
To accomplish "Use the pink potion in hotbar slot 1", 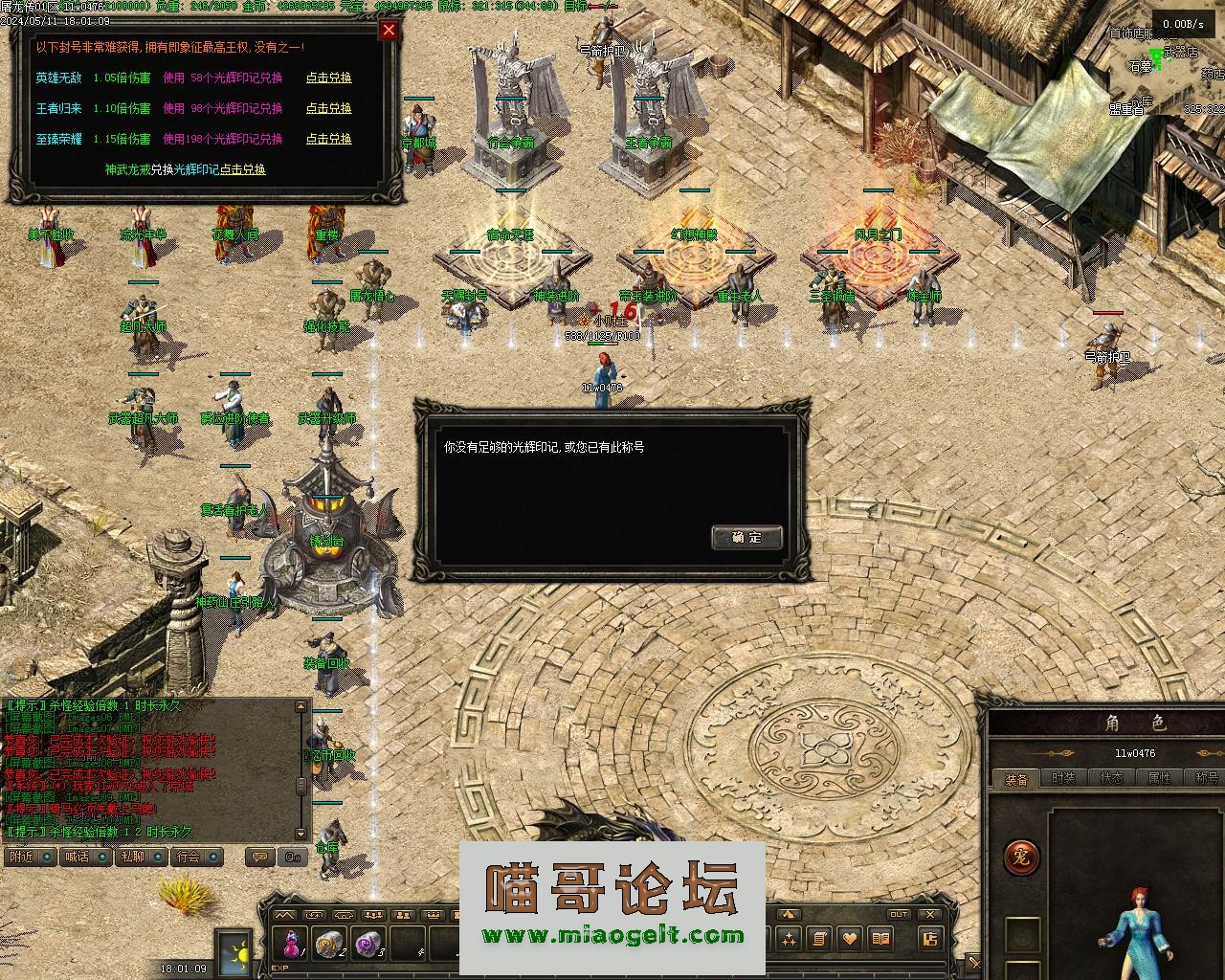I will click(x=291, y=943).
